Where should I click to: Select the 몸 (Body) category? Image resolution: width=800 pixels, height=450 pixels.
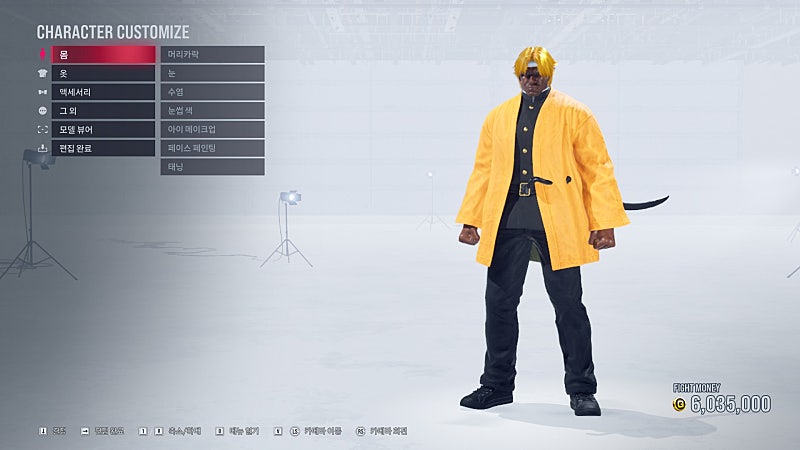point(104,54)
